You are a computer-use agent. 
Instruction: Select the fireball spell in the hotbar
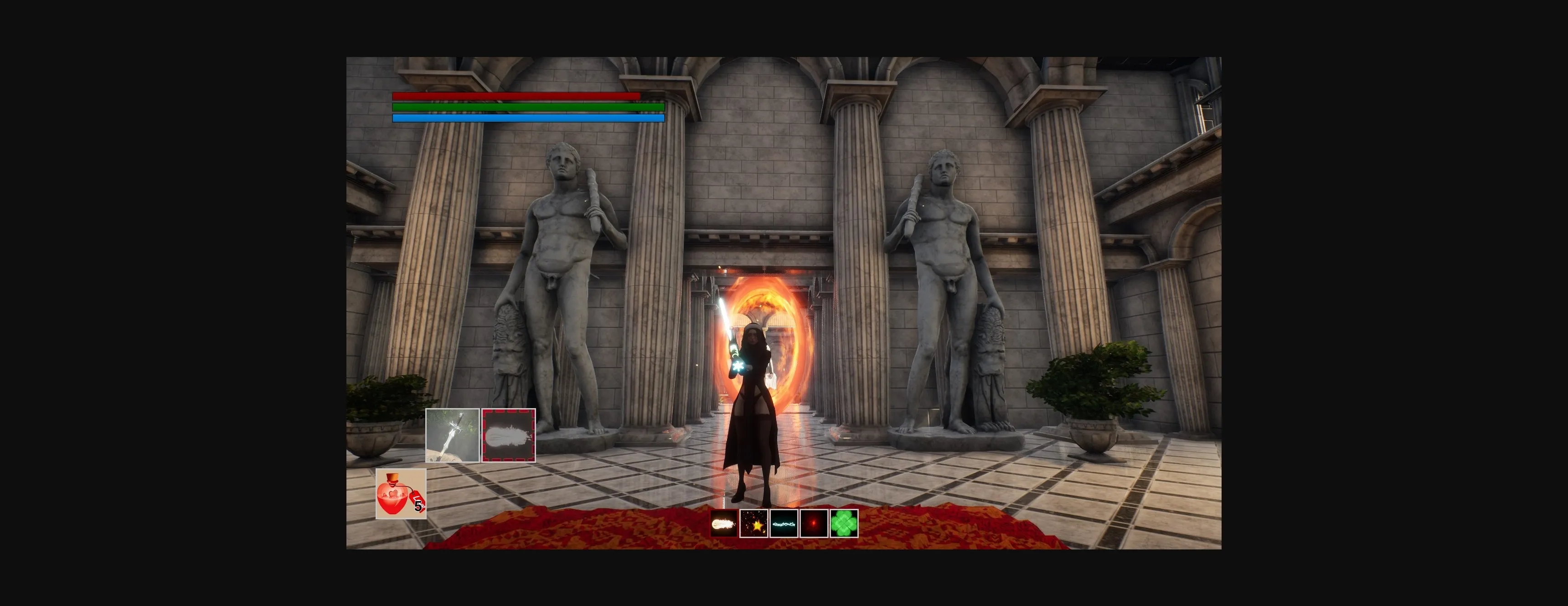pos(724,524)
